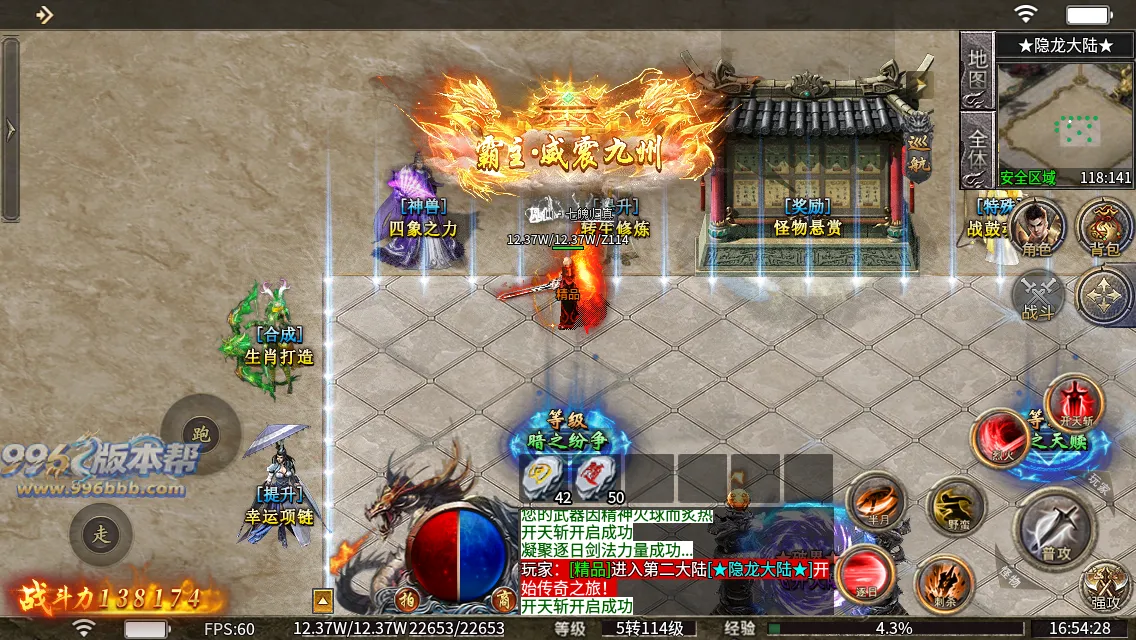The image size is (1136, 640).
Task: Click the four-arrow round menu button
Action: [1104, 296]
